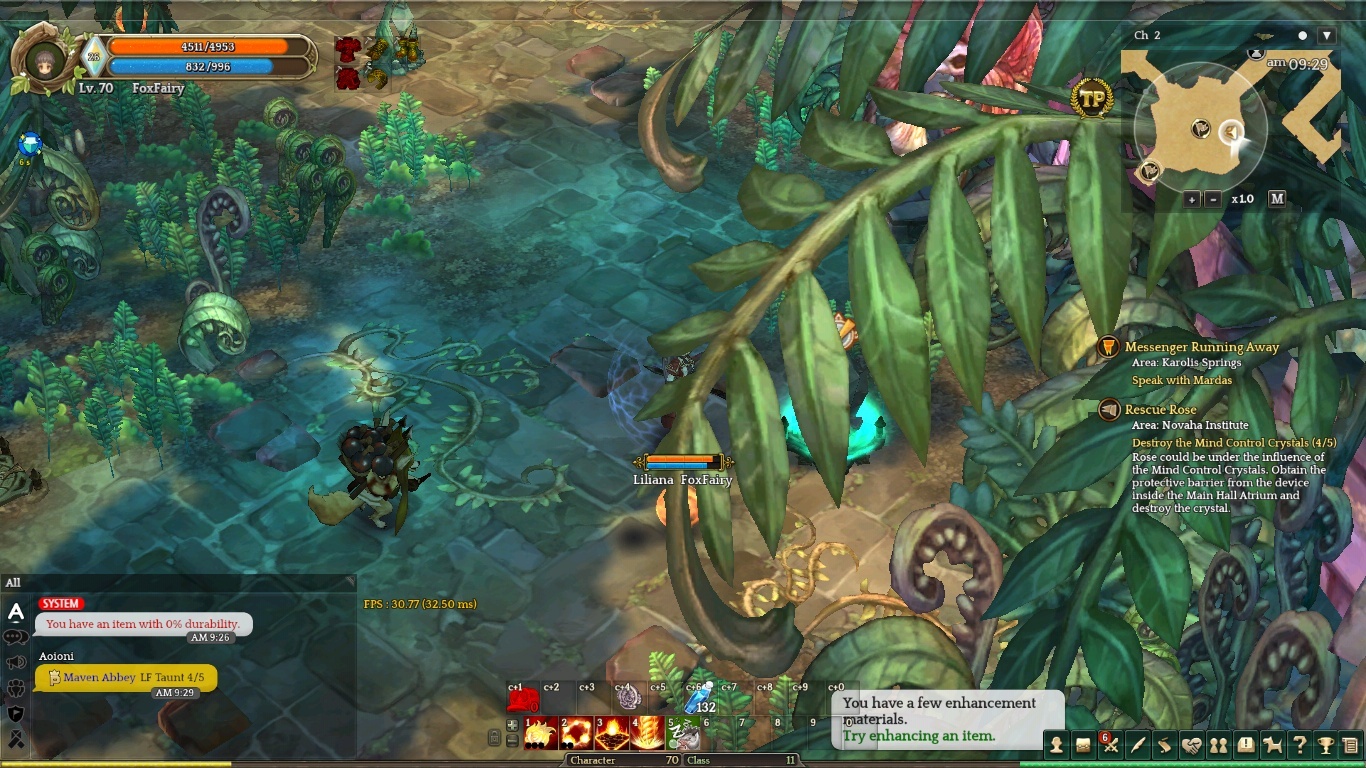Open the pet companion dog icon
Image resolution: width=1366 pixels, height=768 pixels.
tap(1272, 745)
